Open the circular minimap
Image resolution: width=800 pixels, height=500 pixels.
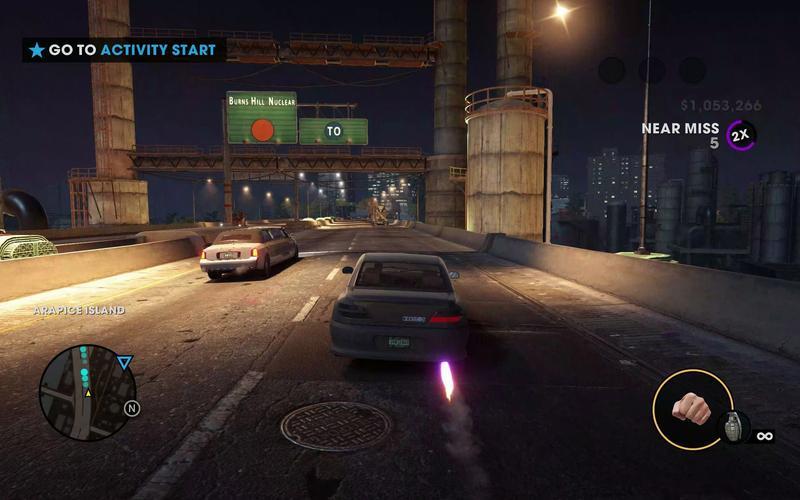tap(87, 392)
